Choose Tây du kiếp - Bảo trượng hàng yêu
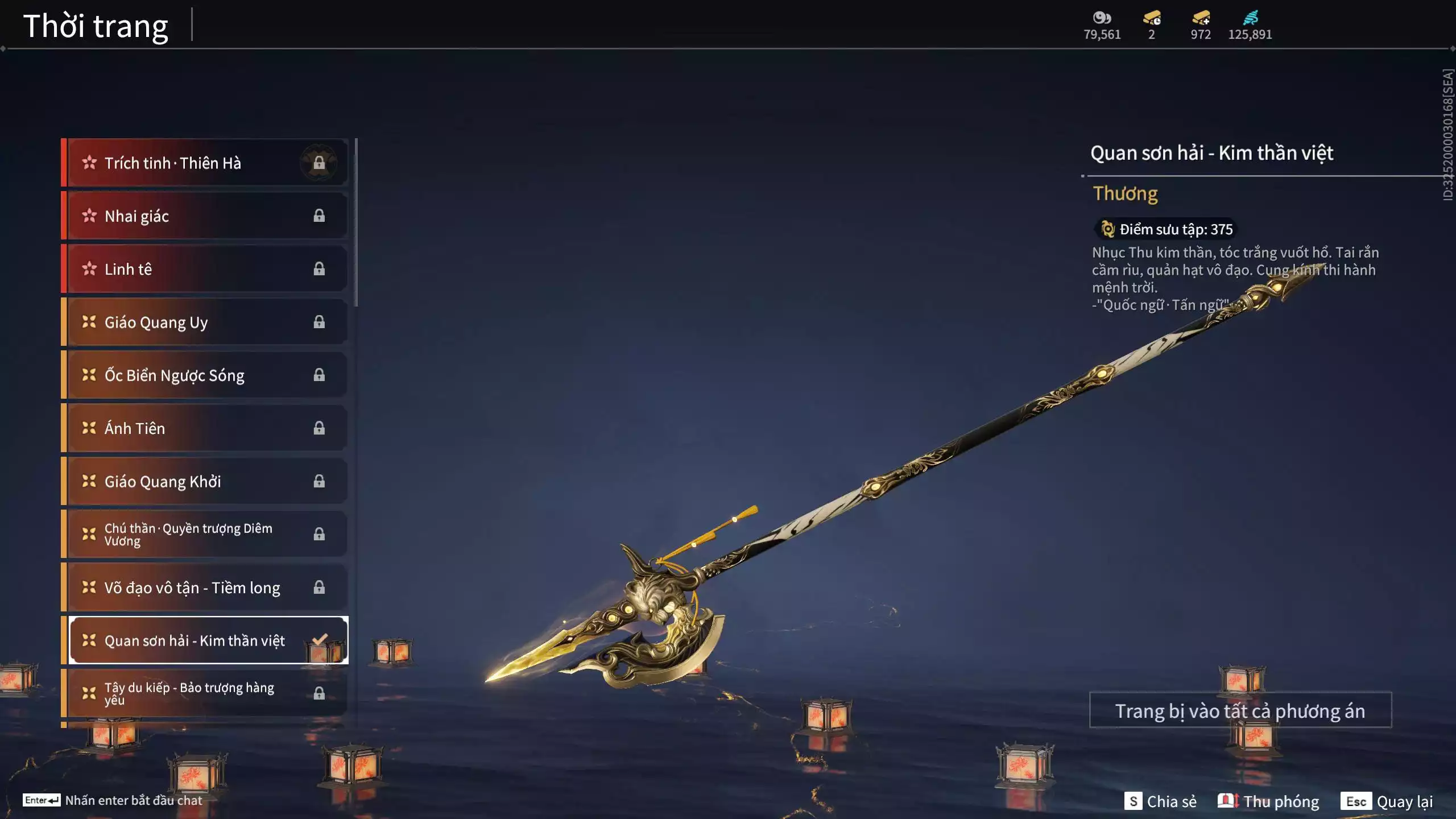1456x819 pixels. click(205, 693)
